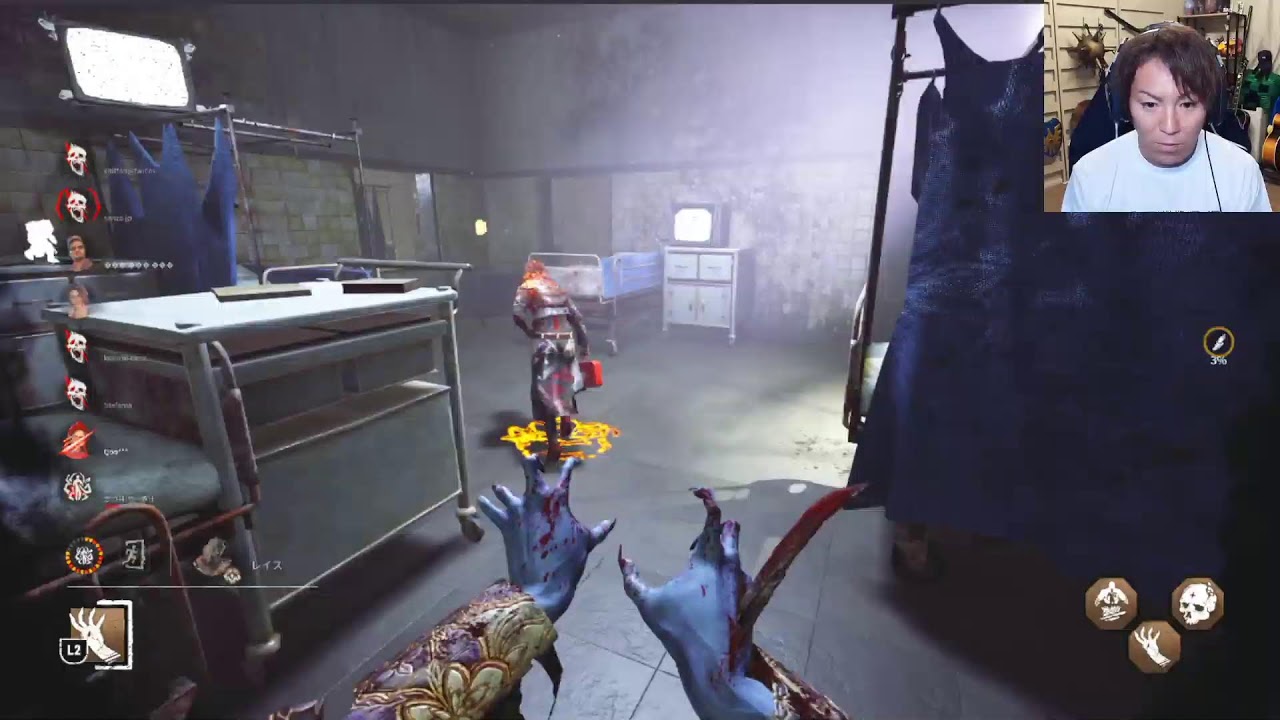Image resolution: width=1280 pixels, height=720 pixels.
Task: Select the red-ringed generator counter icon
Action: click(x=84, y=555)
